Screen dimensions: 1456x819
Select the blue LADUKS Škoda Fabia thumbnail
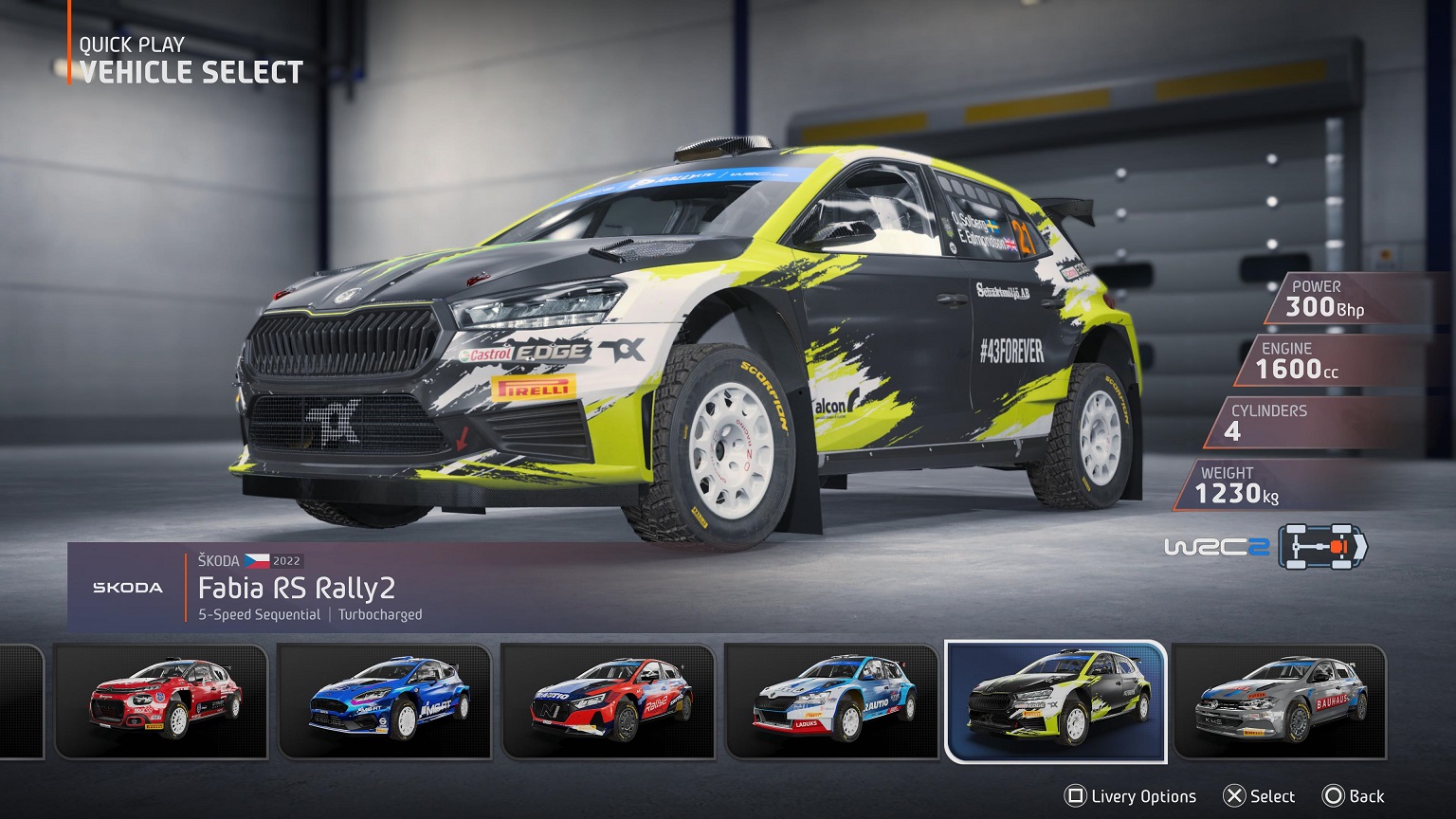point(833,701)
